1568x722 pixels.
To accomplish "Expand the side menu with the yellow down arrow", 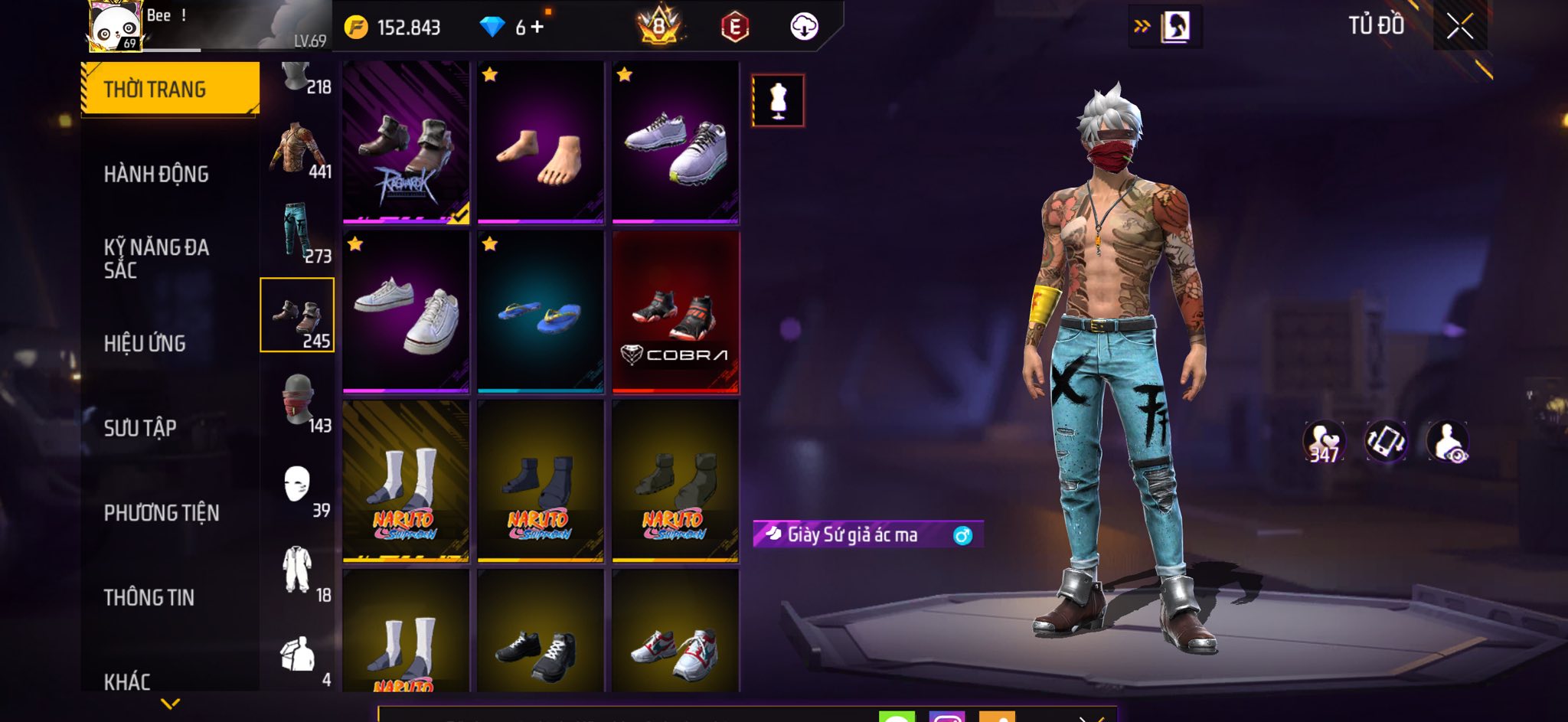I will pyautogui.click(x=170, y=703).
